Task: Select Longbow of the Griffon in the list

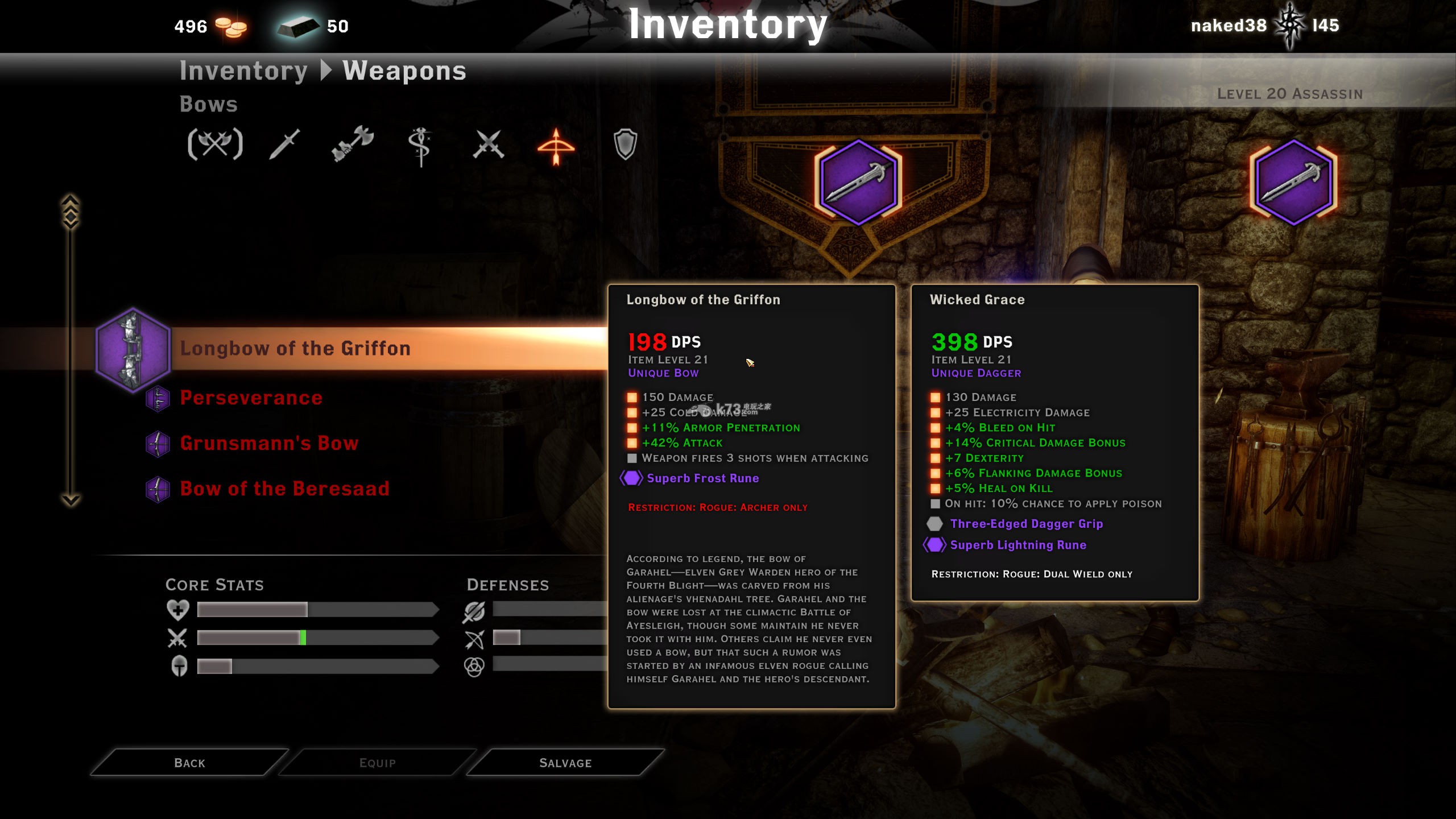Action: click(x=295, y=349)
